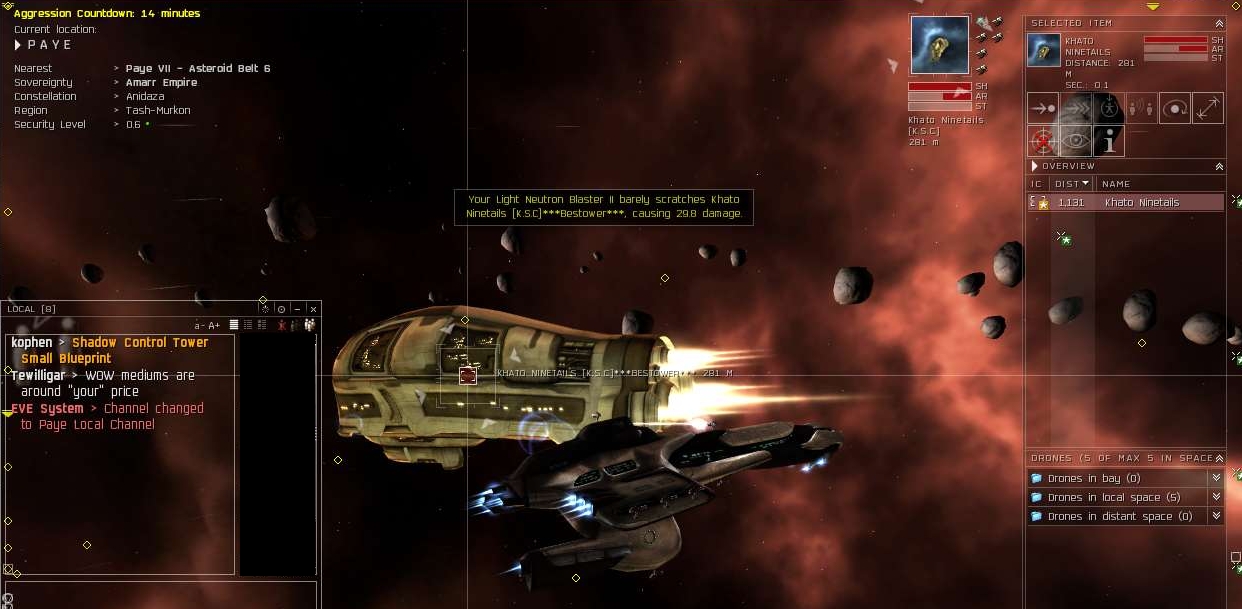Activate the Orbit target icon
The width and height of the screenshot is (1242, 609).
[1175, 108]
